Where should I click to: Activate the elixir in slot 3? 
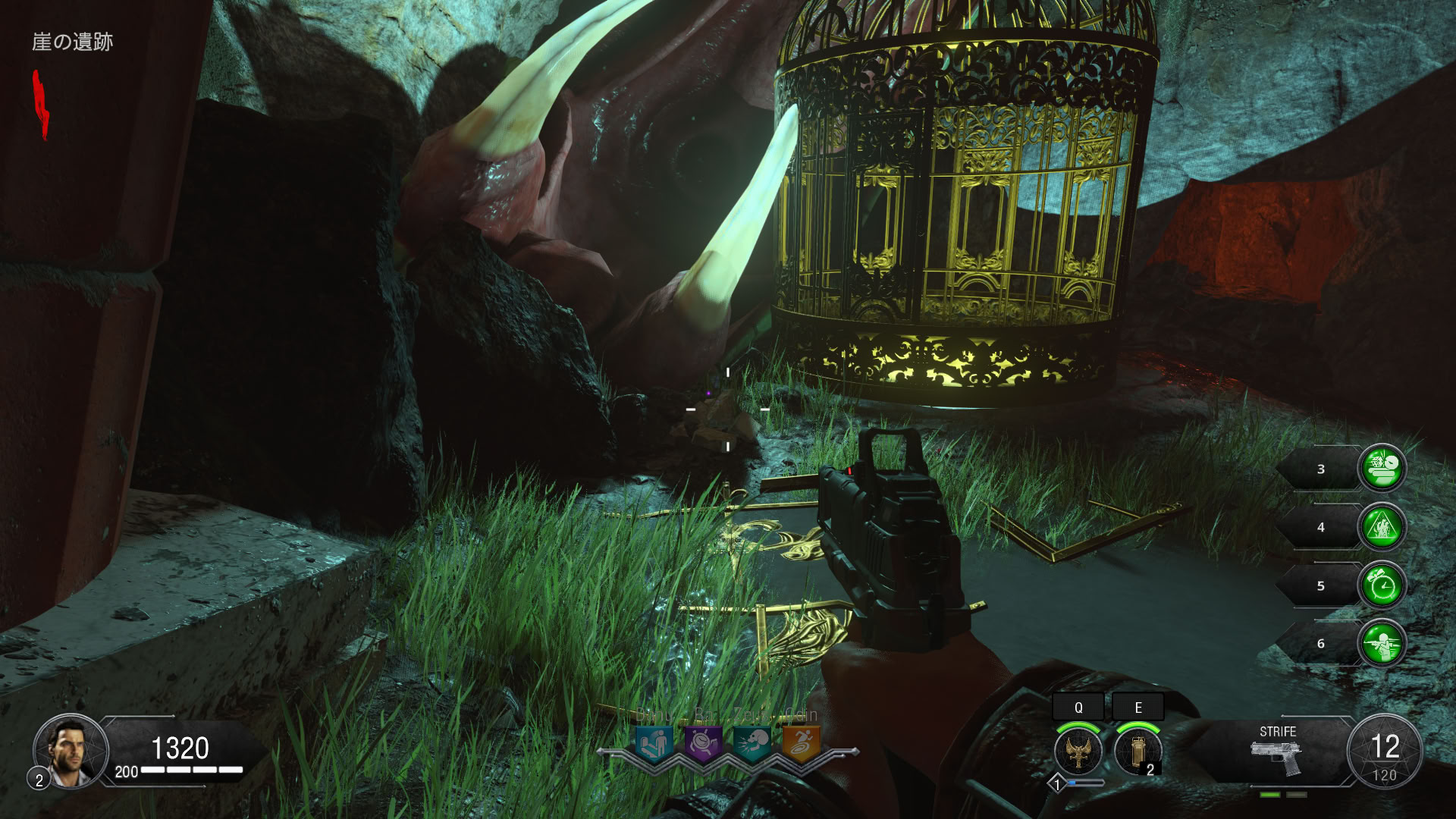click(1382, 468)
